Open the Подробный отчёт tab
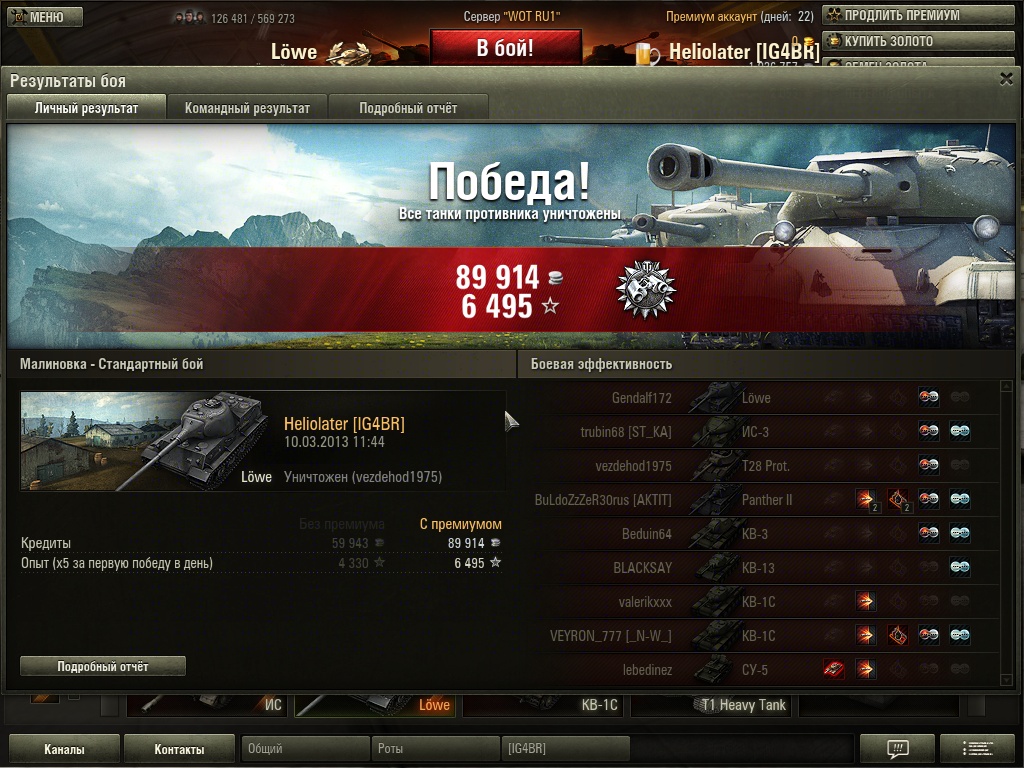The height and width of the screenshot is (768, 1024). point(408,108)
